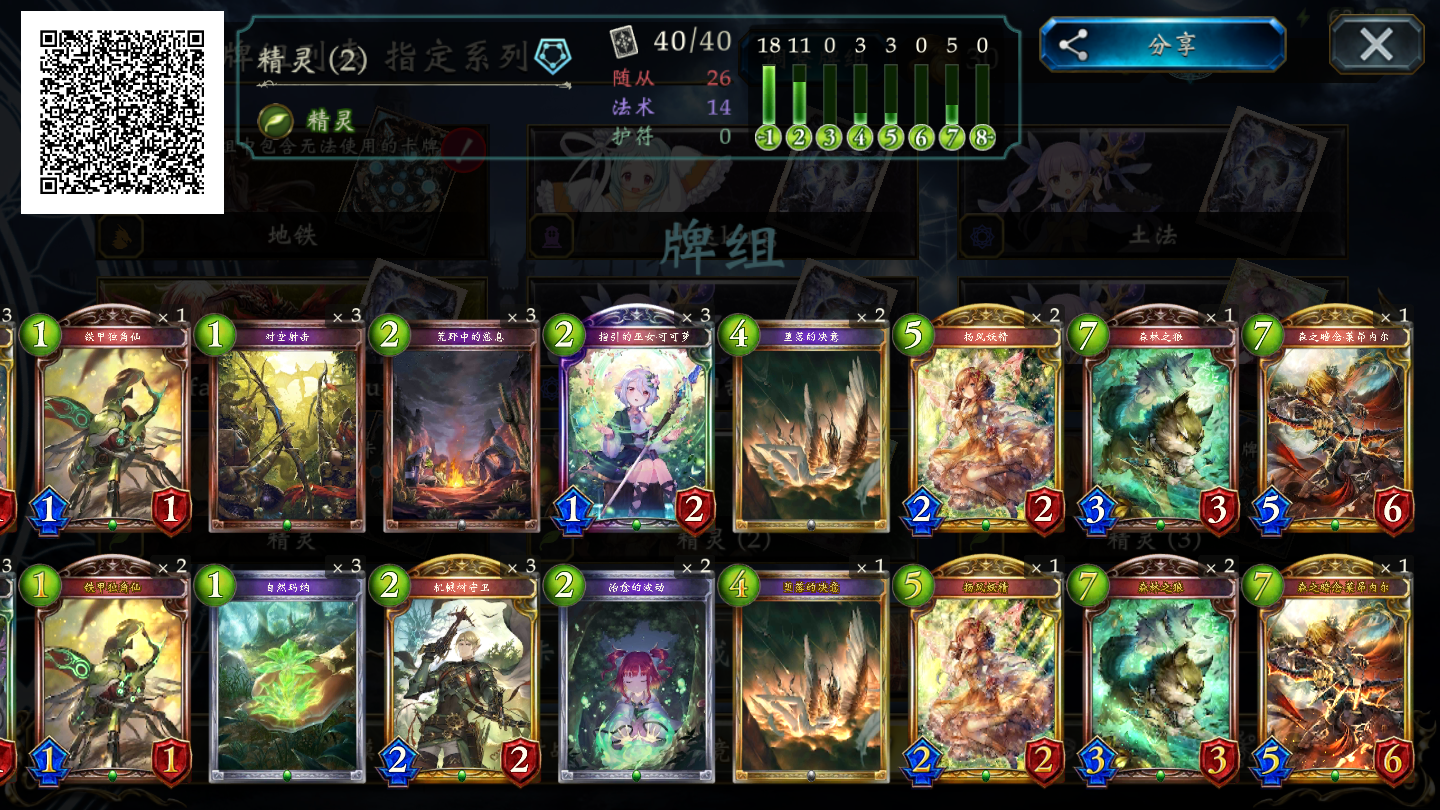The image size is (1440, 810).
Task: Click the 分享 share button
Action: (x=1162, y=45)
